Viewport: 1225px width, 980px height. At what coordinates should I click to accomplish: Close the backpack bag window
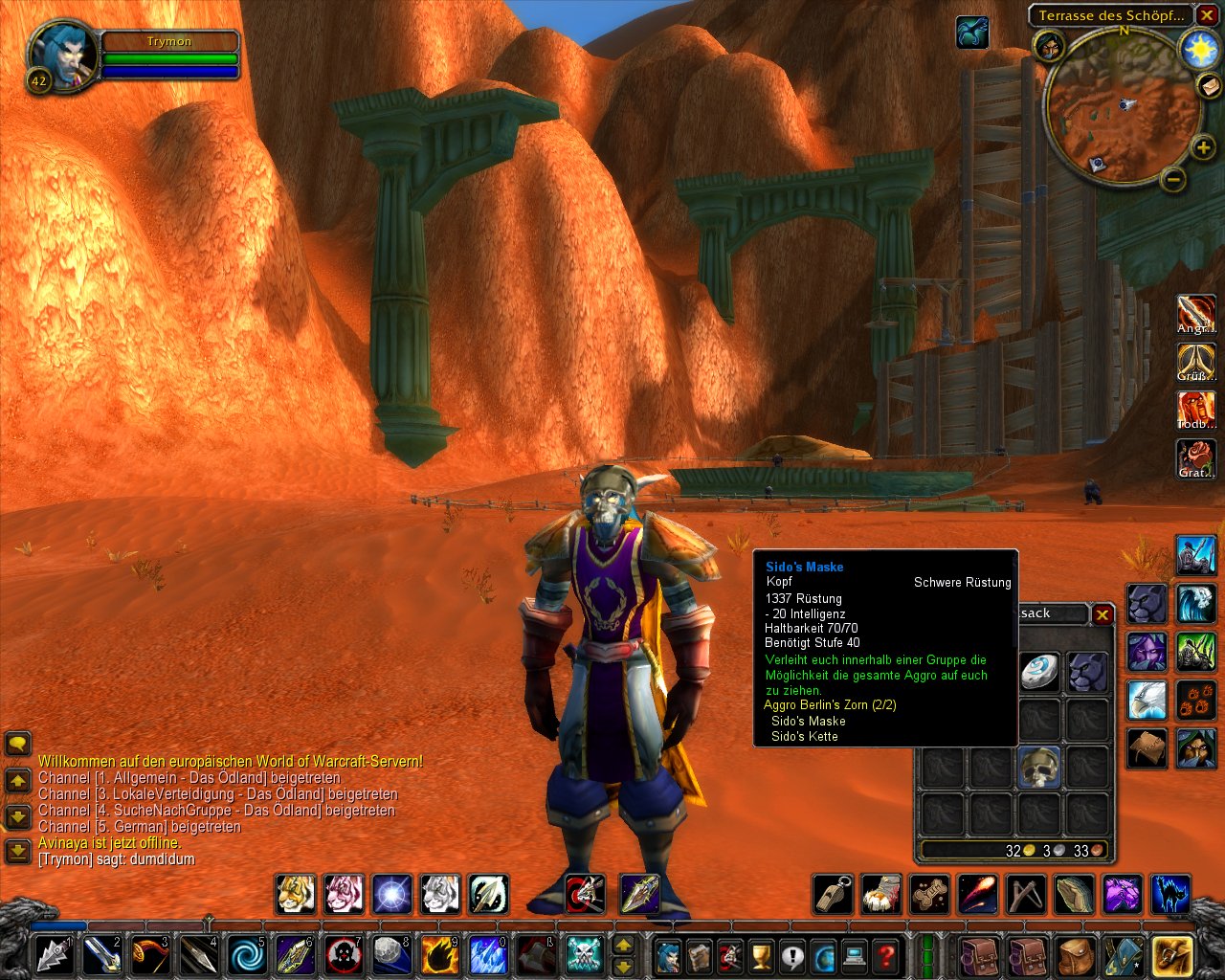1102,614
